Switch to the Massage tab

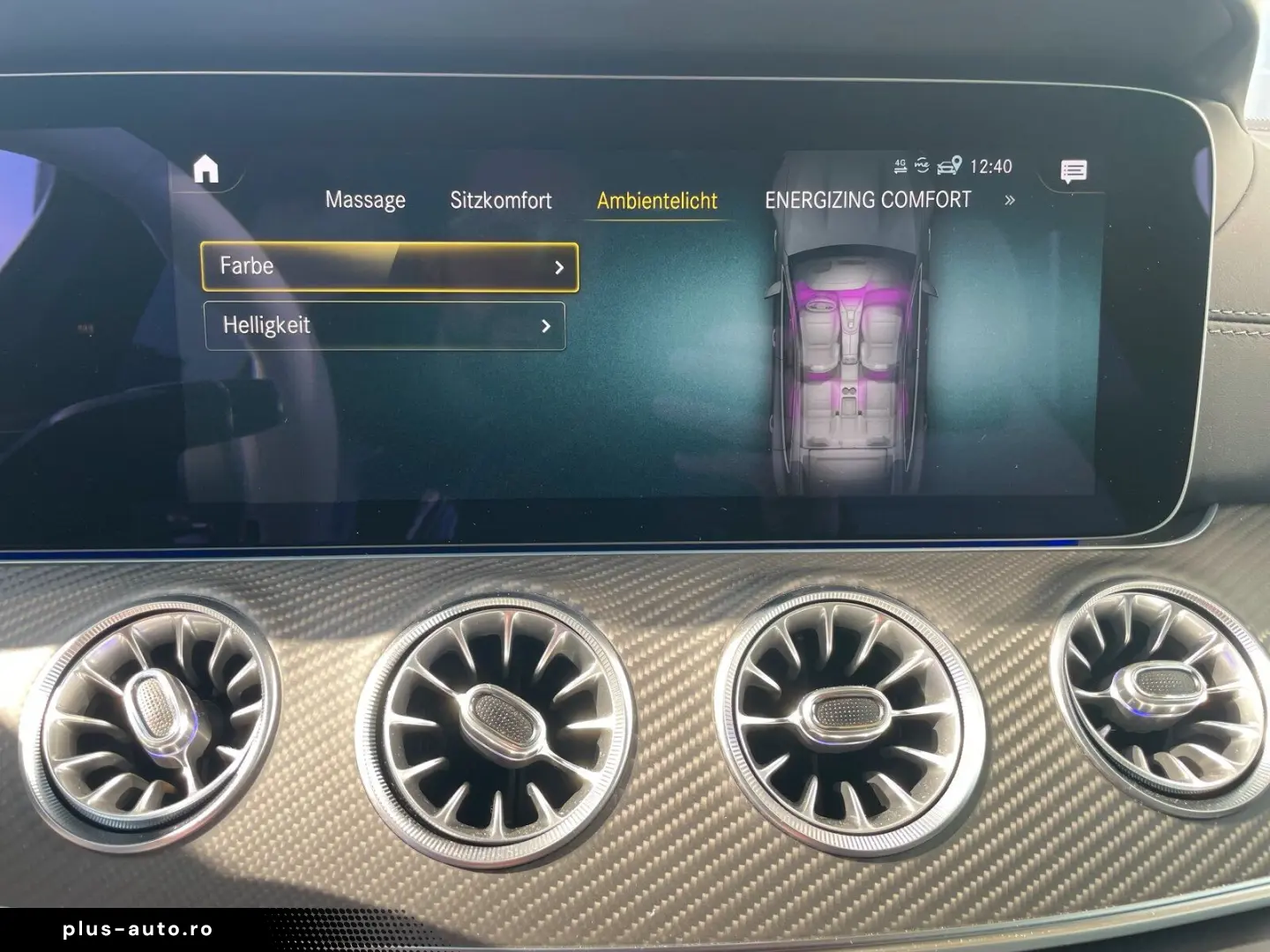pos(365,200)
